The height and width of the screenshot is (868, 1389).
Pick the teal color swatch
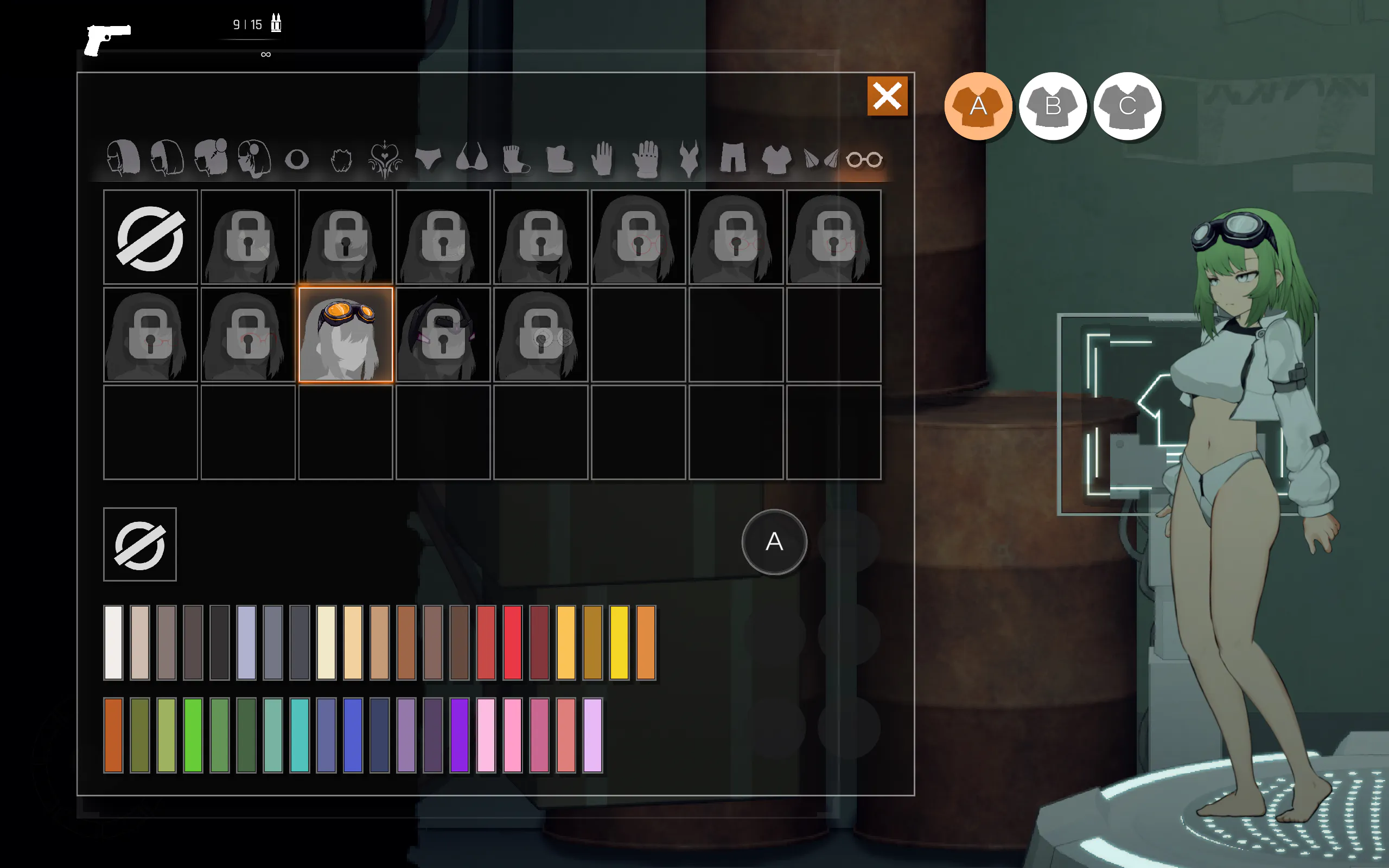[x=300, y=735]
